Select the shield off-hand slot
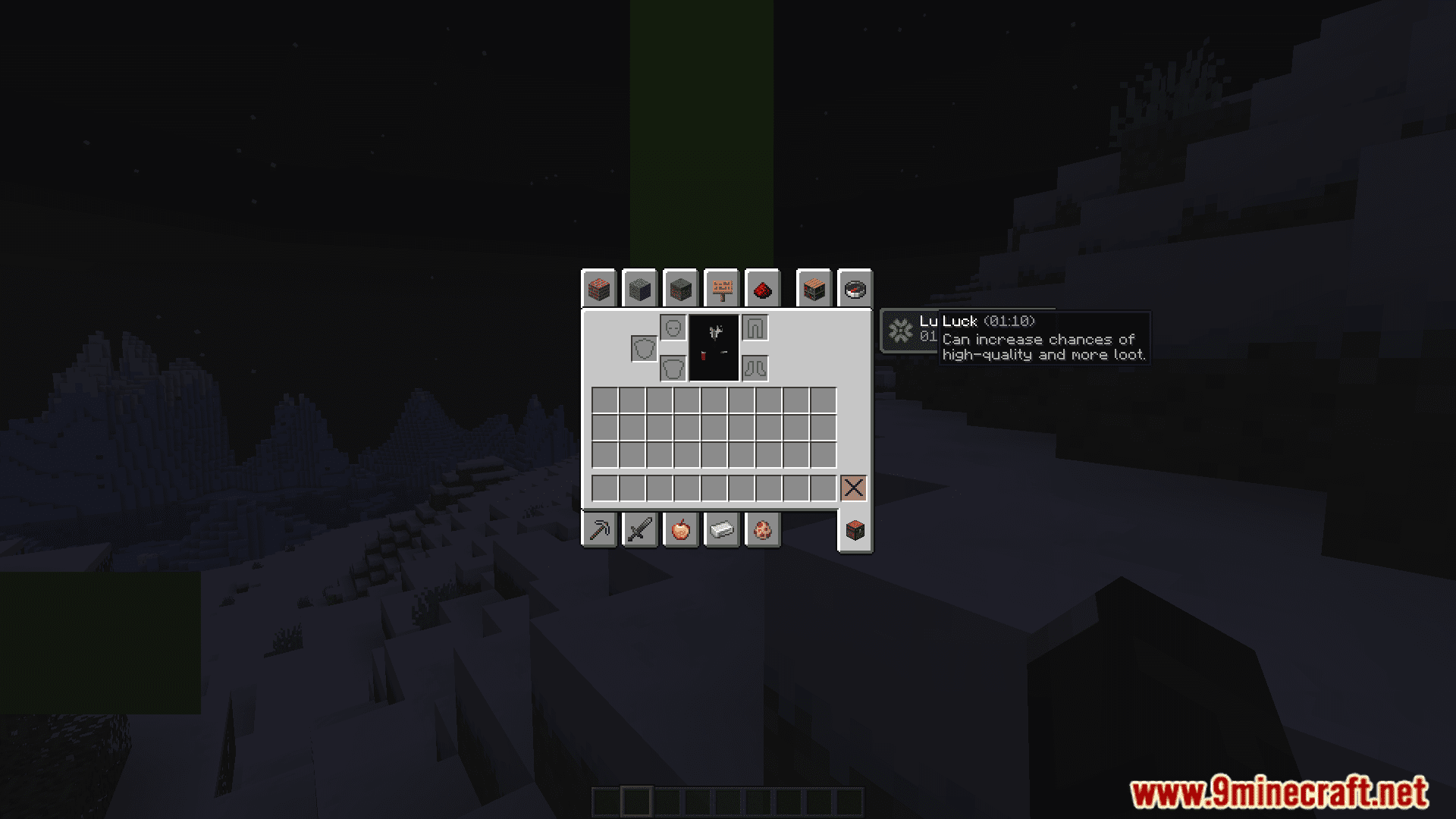This screenshot has height=819, width=1456. (645, 349)
